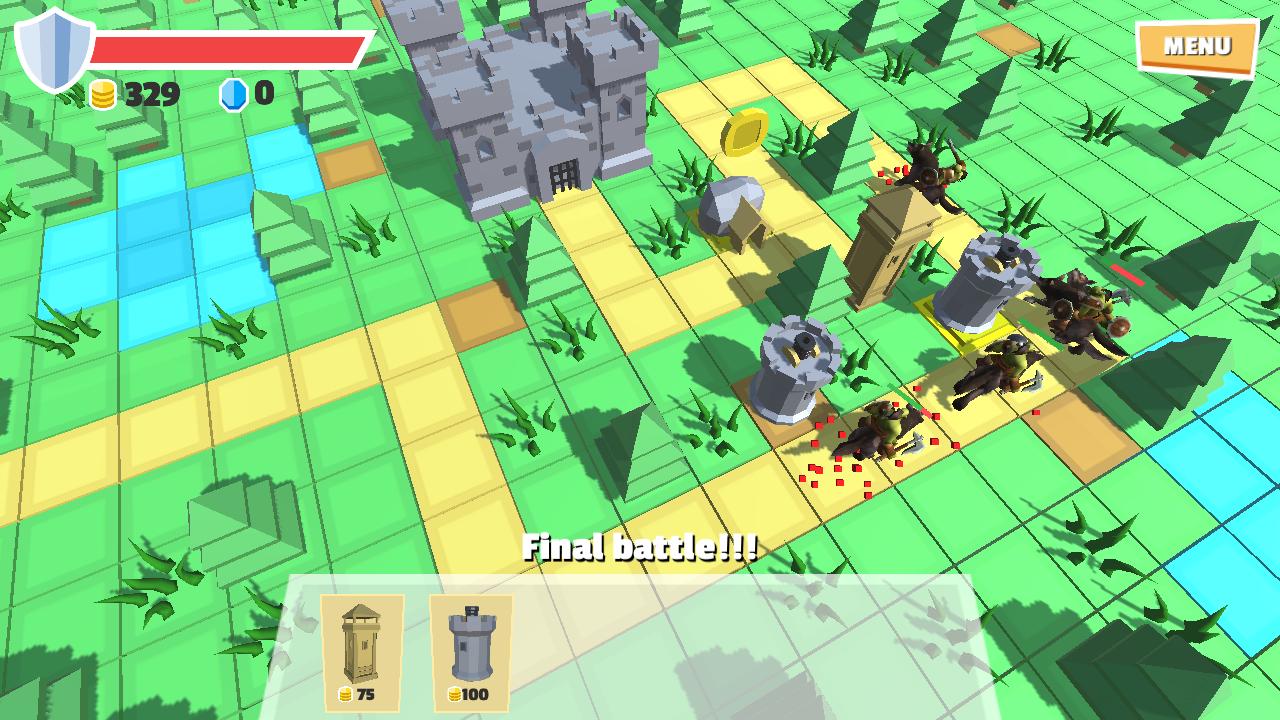
Task: Click the gold coins currency icon
Action: coord(104,92)
